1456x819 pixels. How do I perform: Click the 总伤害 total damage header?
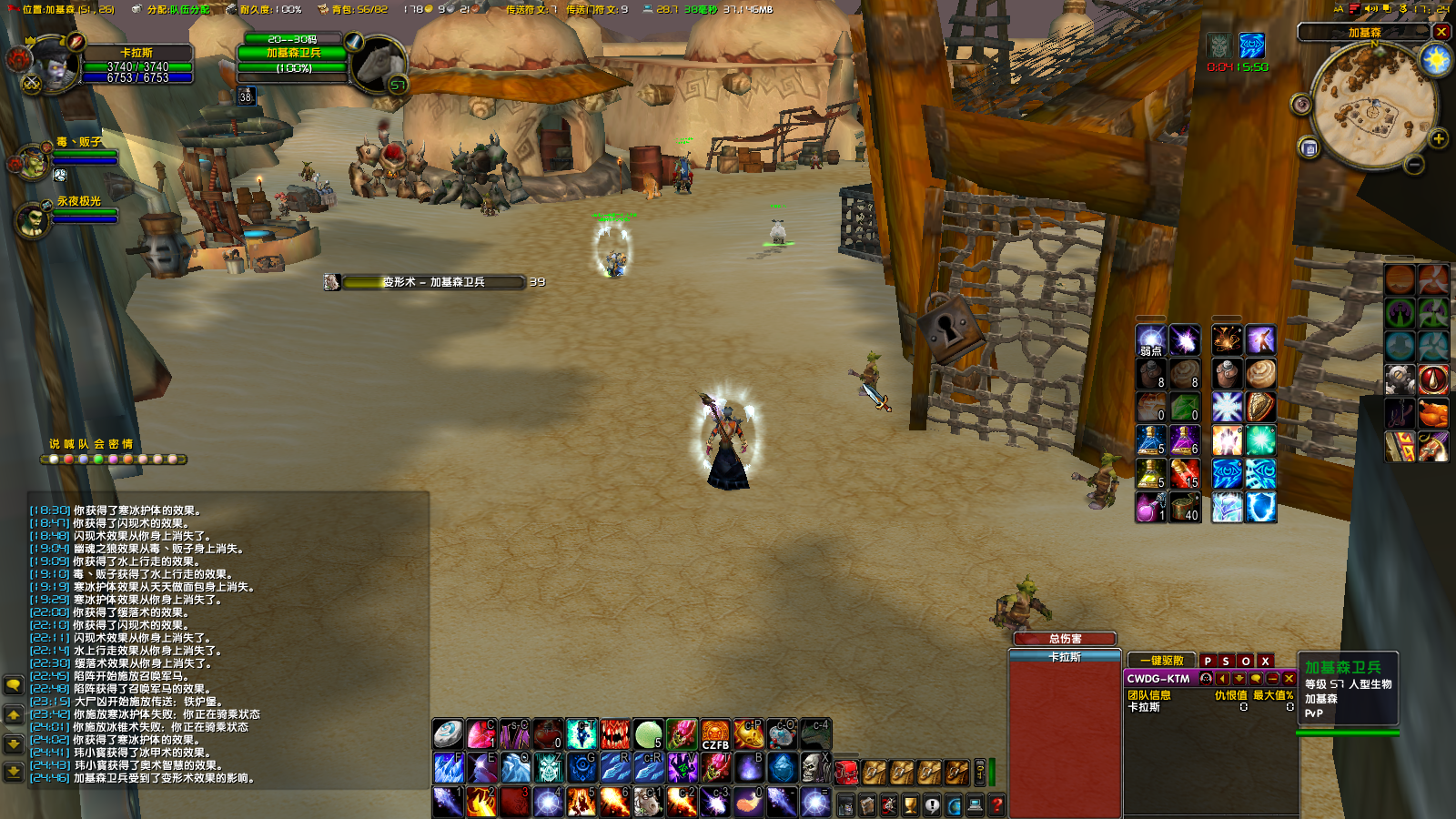[x=1065, y=639]
